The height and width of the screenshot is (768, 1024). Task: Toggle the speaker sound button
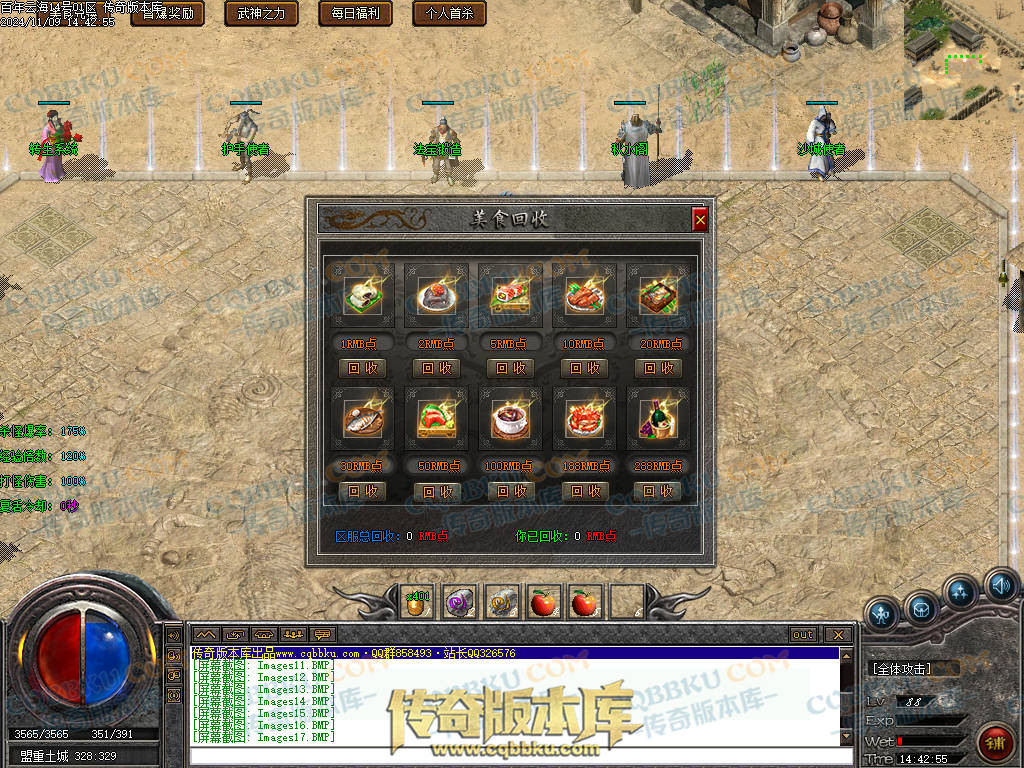[1000, 585]
